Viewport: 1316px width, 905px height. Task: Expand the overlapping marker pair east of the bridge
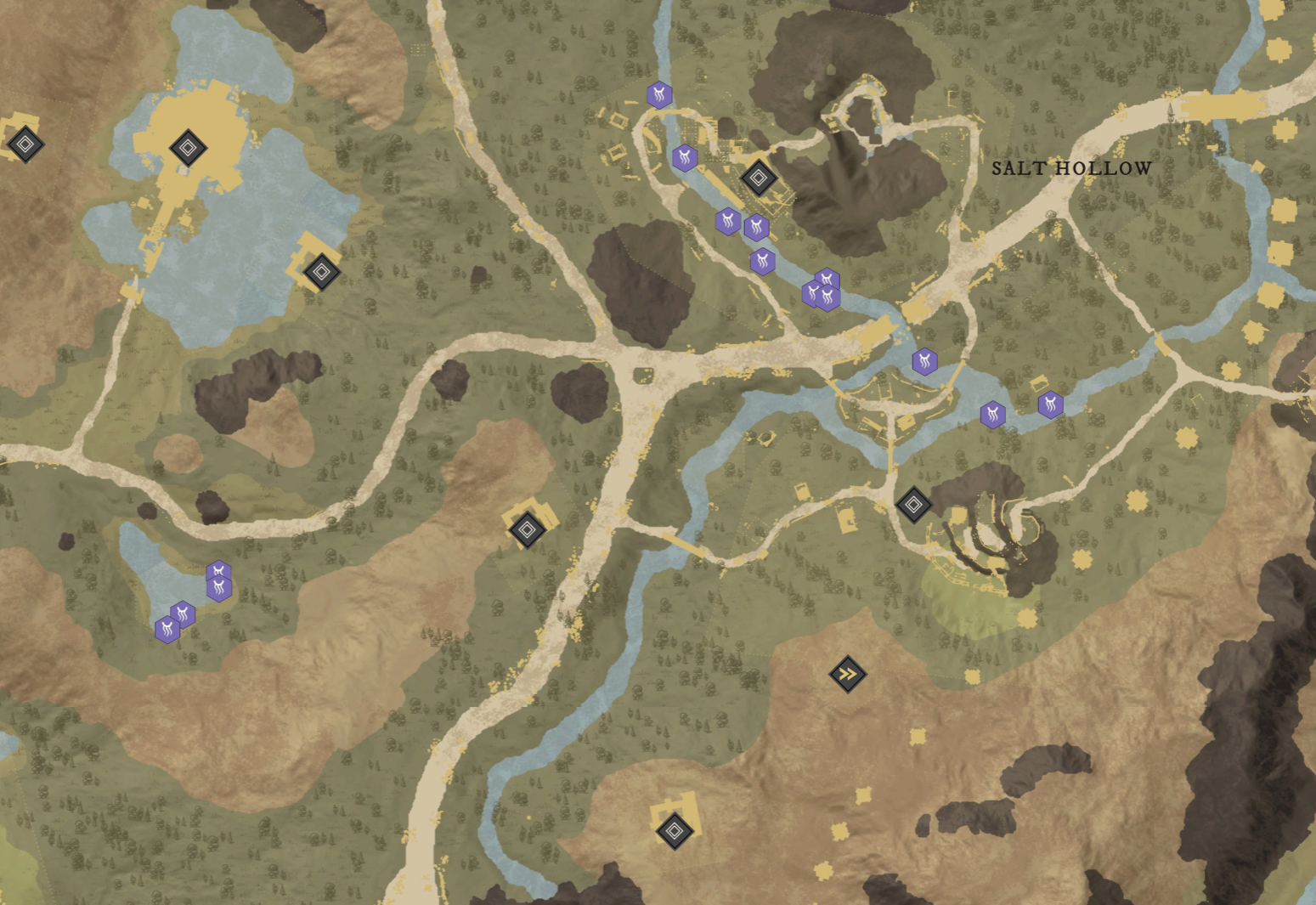(x=992, y=414)
